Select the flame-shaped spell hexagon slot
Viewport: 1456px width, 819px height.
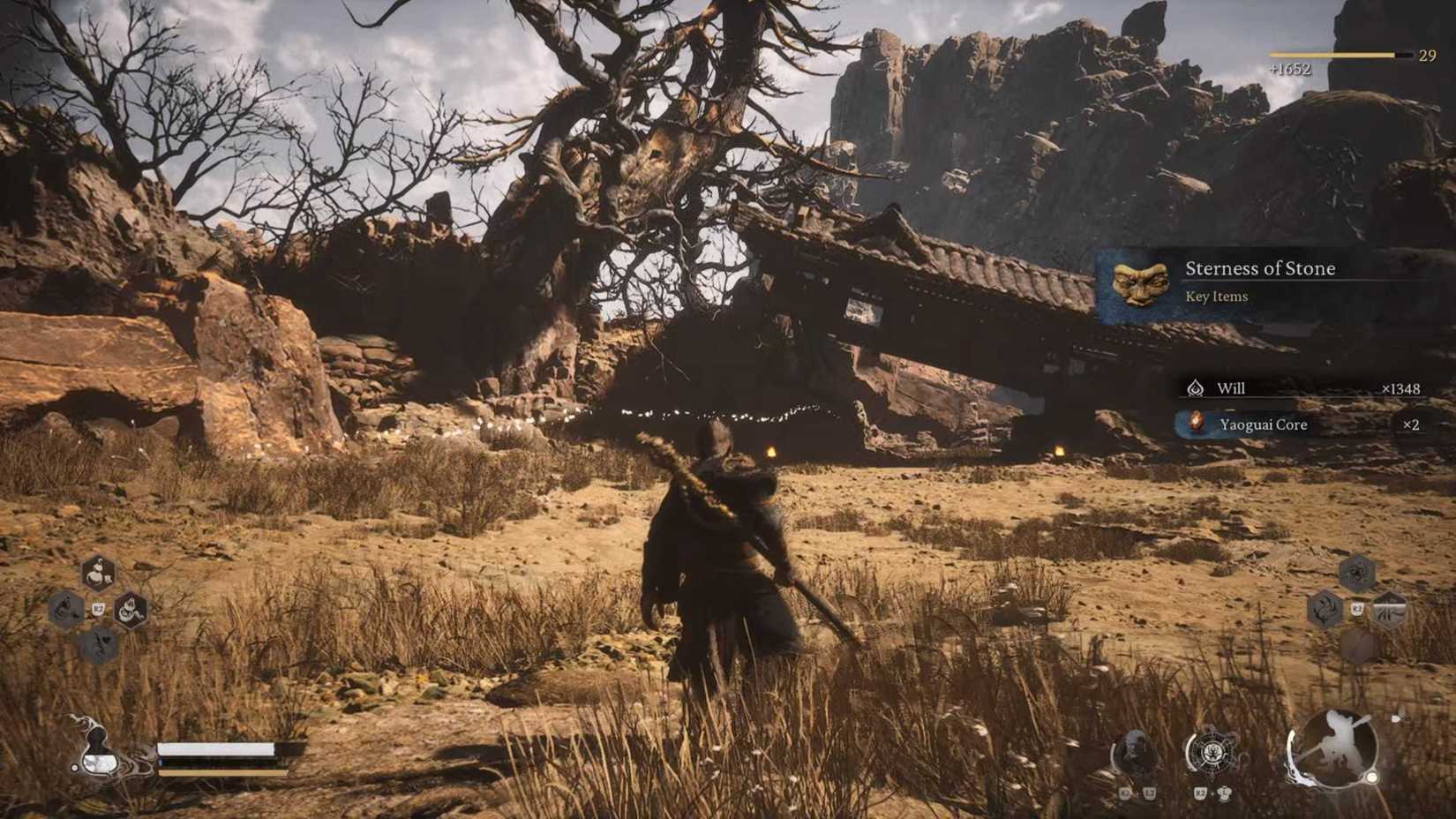click(x=1325, y=610)
